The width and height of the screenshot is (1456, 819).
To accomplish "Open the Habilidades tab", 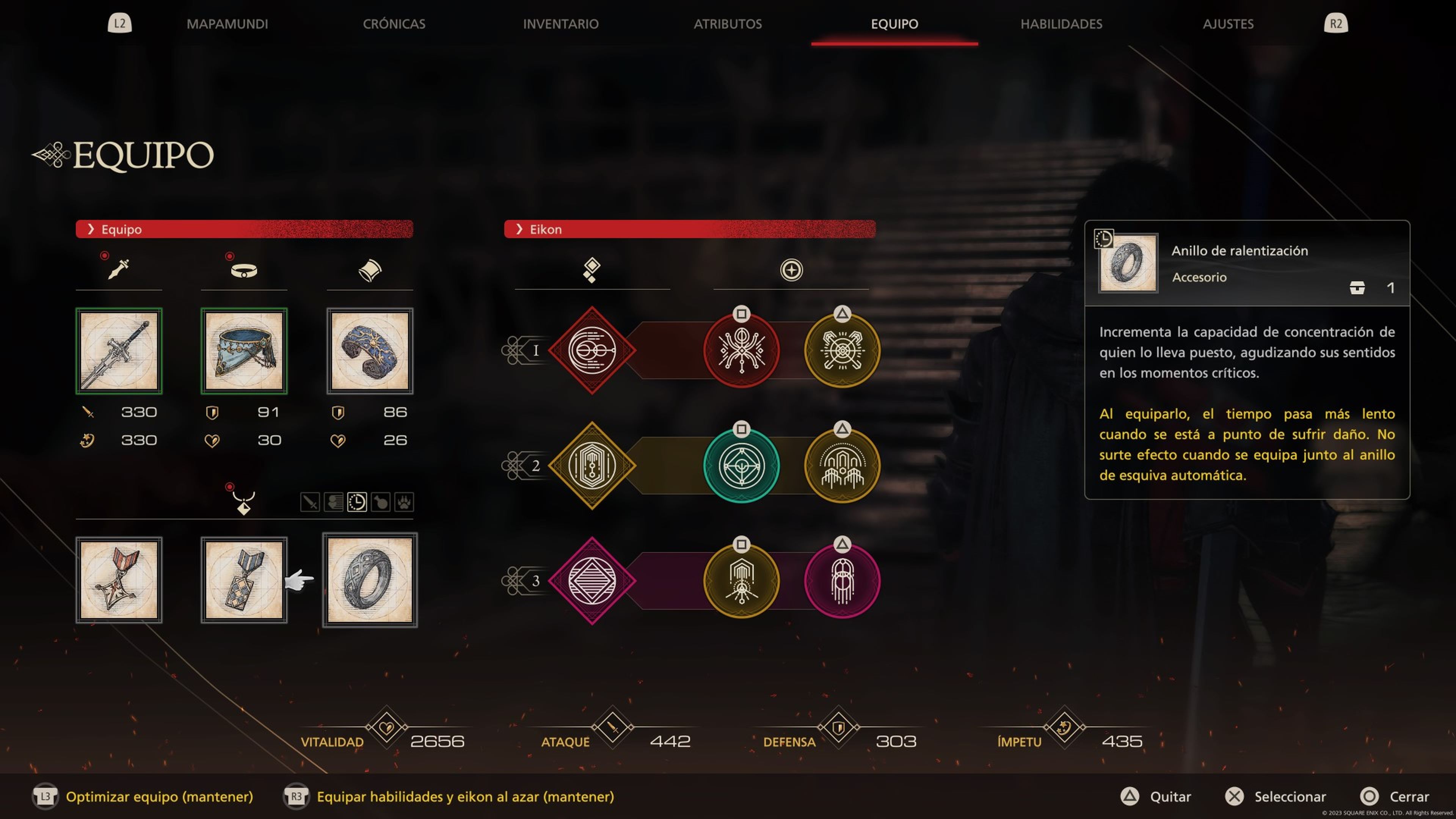I will [x=1061, y=24].
